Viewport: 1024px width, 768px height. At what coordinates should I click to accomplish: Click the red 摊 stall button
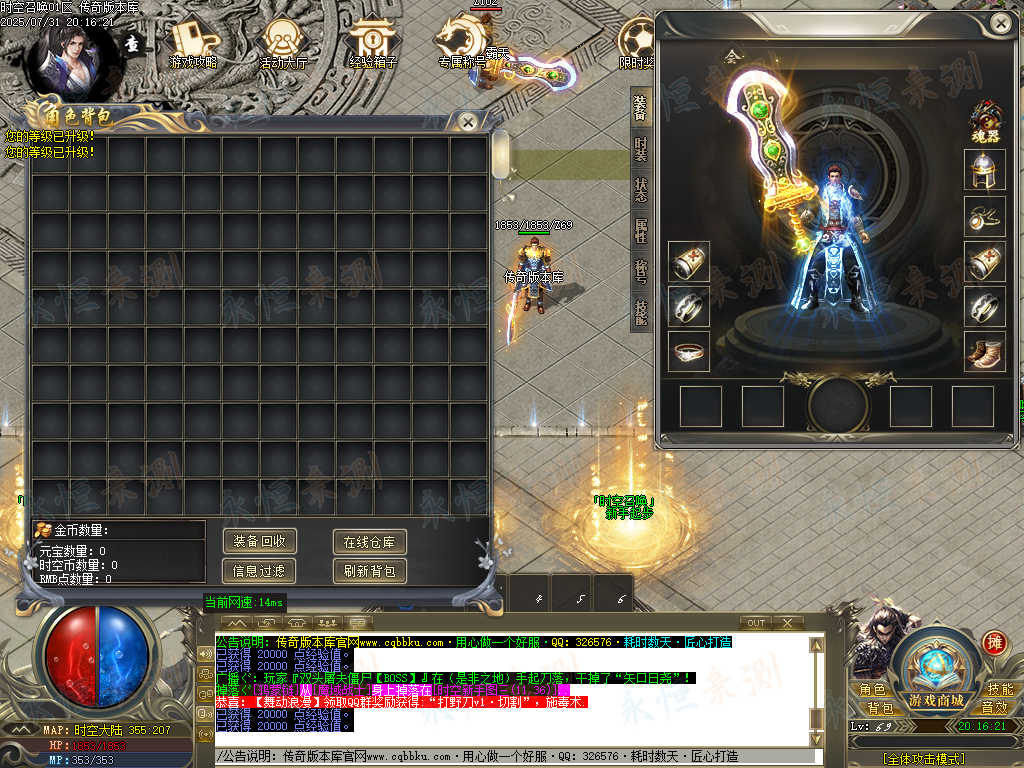pyautogui.click(x=995, y=643)
